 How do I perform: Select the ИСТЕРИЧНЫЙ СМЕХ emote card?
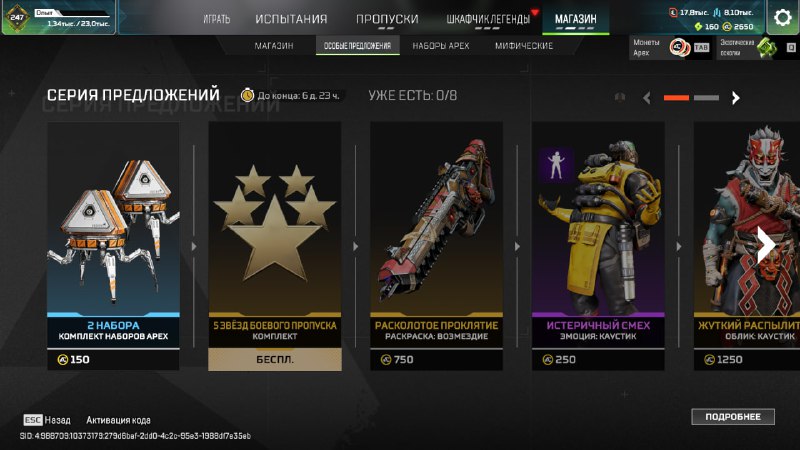[x=598, y=245]
